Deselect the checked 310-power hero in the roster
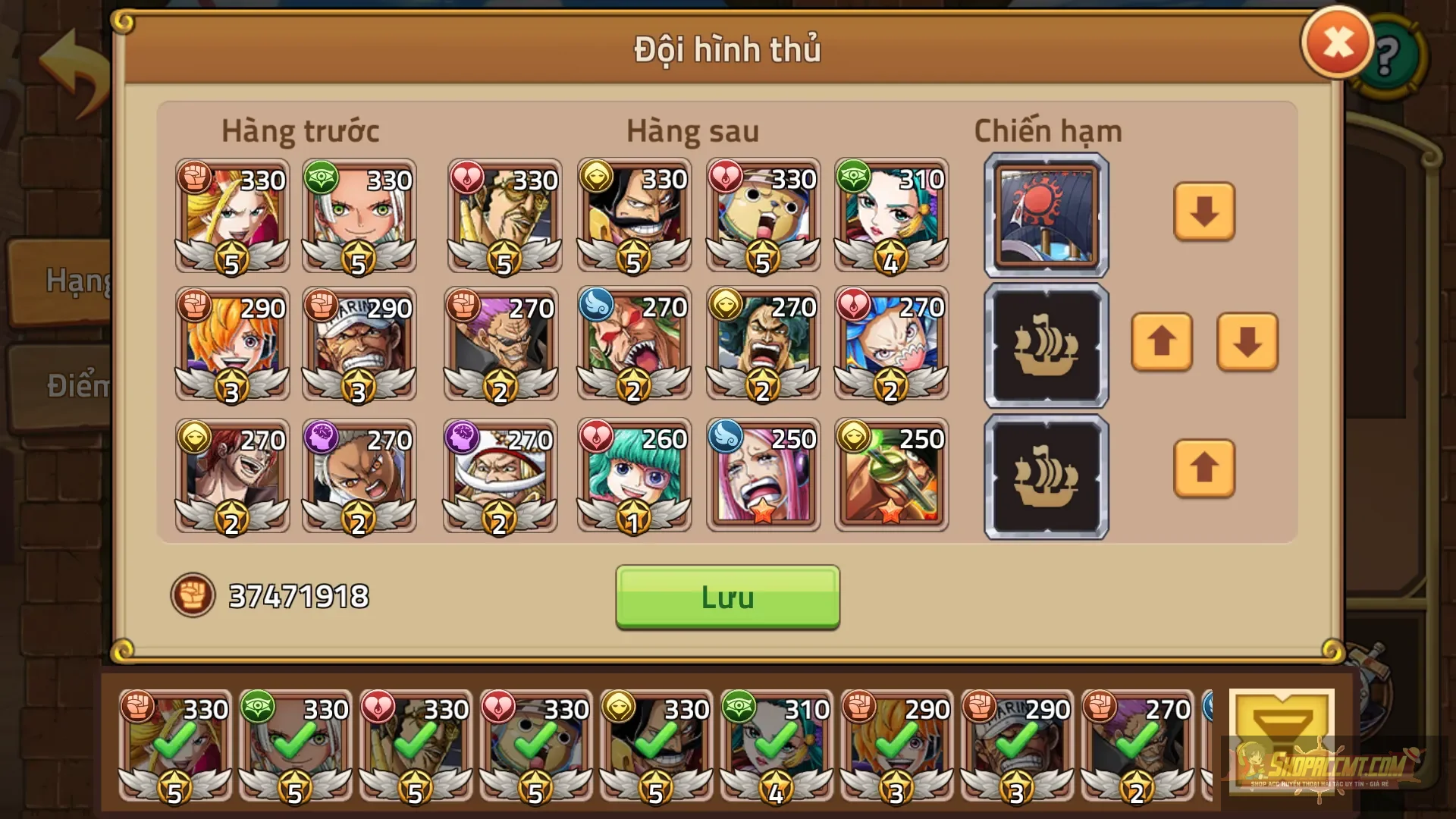Image resolution: width=1456 pixels, height=819 pixels. (x=775, y=747)
